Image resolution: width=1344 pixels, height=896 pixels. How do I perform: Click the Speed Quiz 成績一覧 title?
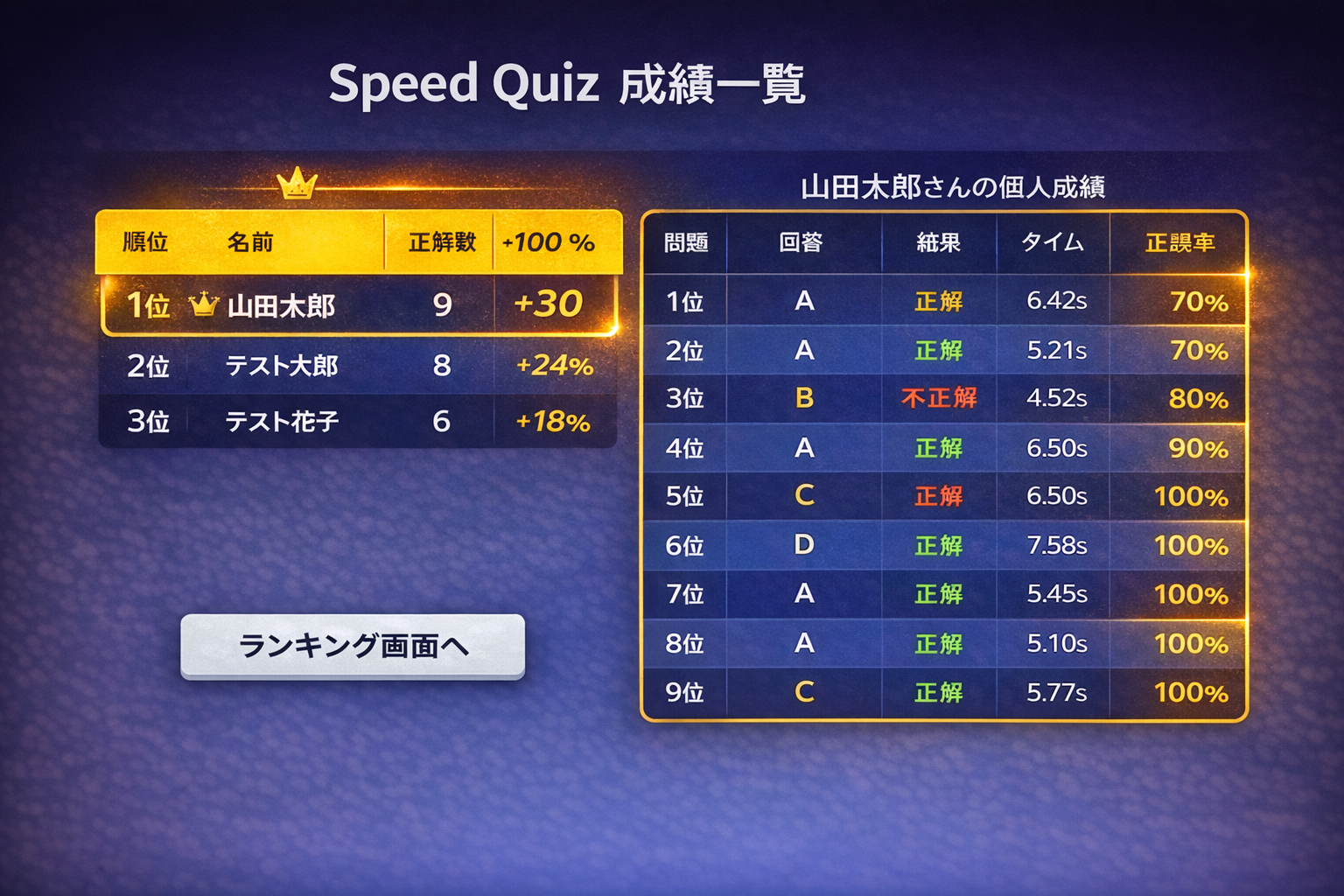click(x=570, y=83)
